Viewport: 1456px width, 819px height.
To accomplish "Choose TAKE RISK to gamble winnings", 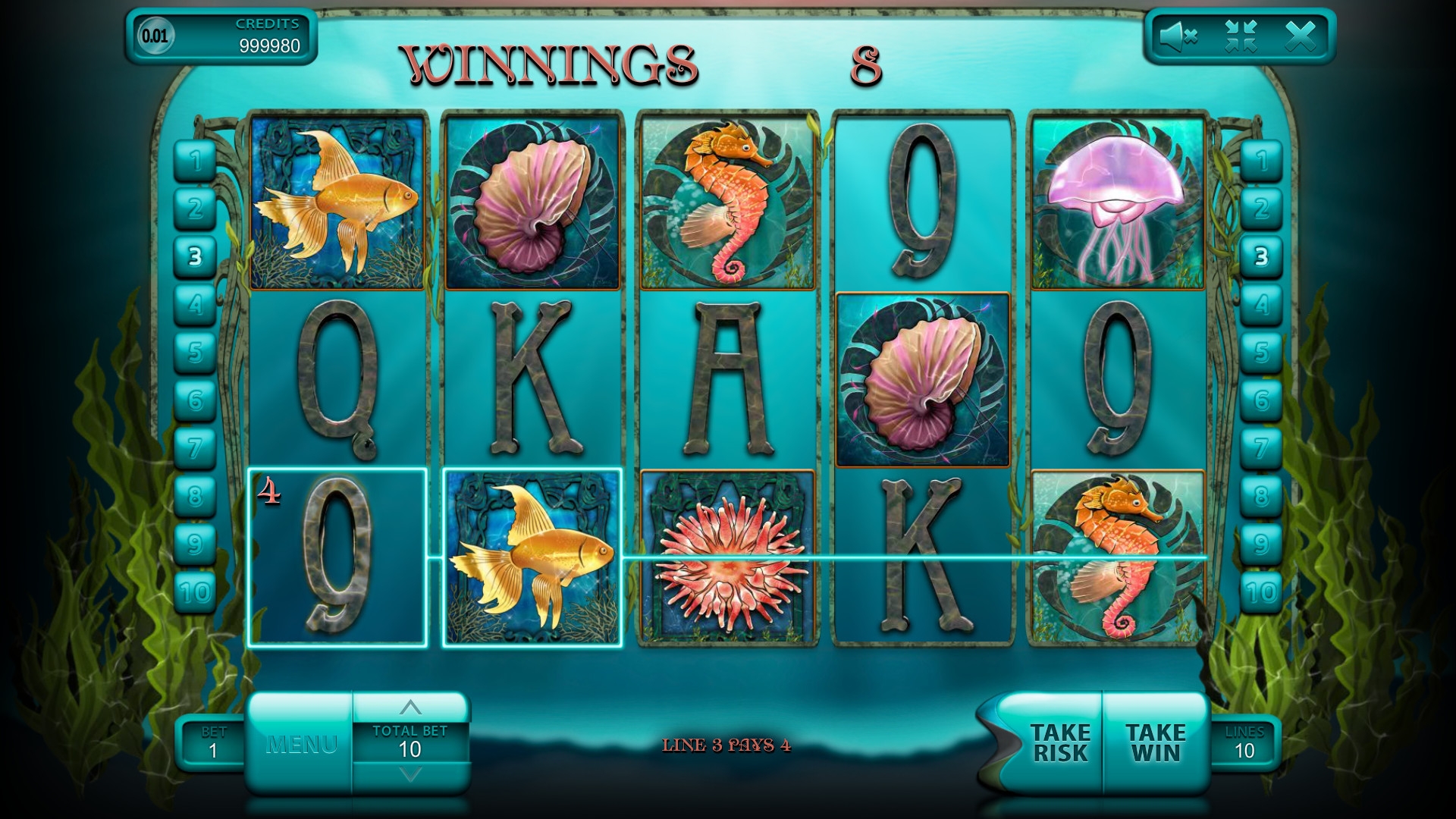I will point(1059,743).
